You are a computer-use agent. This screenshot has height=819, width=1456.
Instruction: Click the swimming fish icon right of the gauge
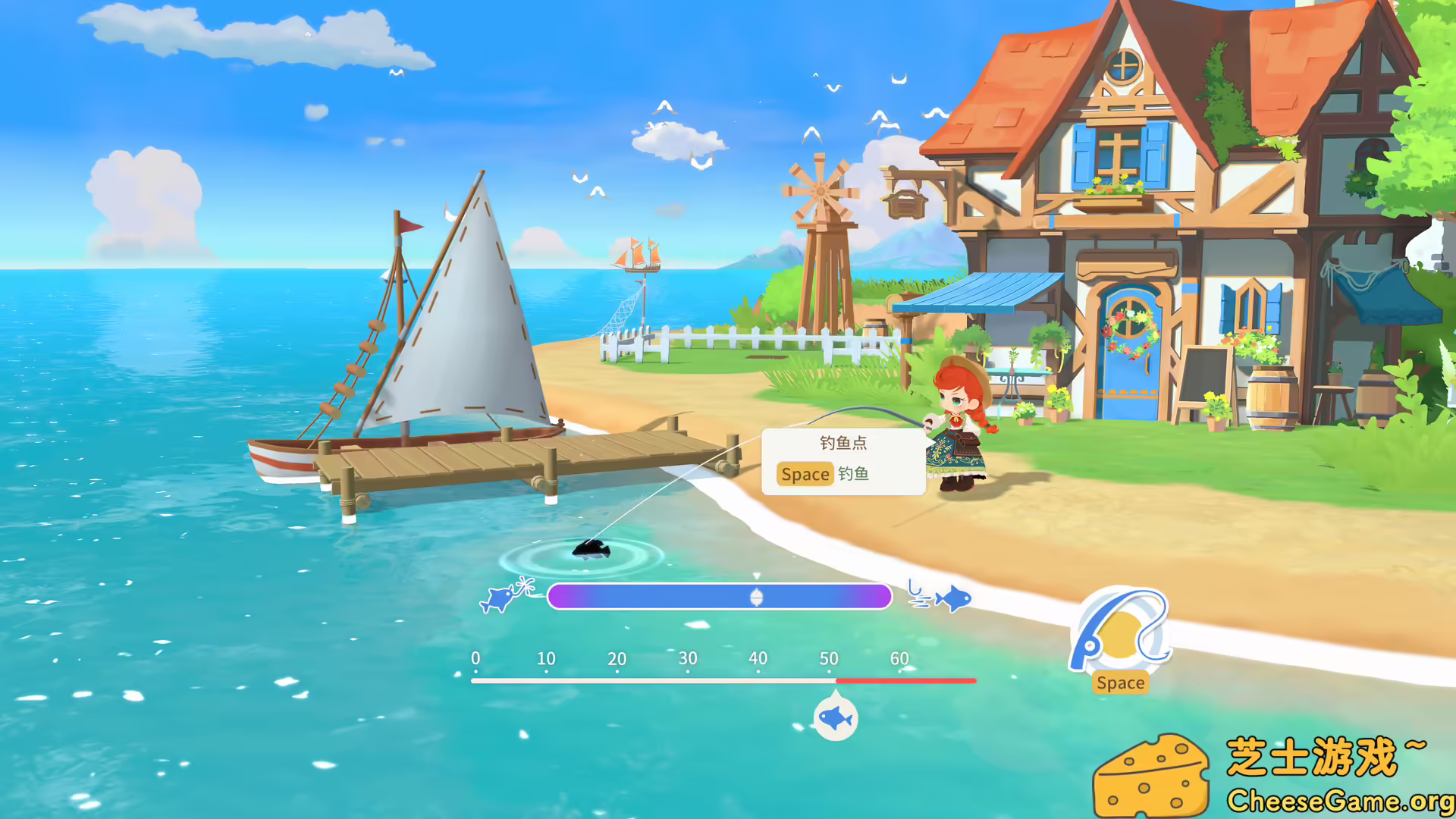[x=954, y=597]
